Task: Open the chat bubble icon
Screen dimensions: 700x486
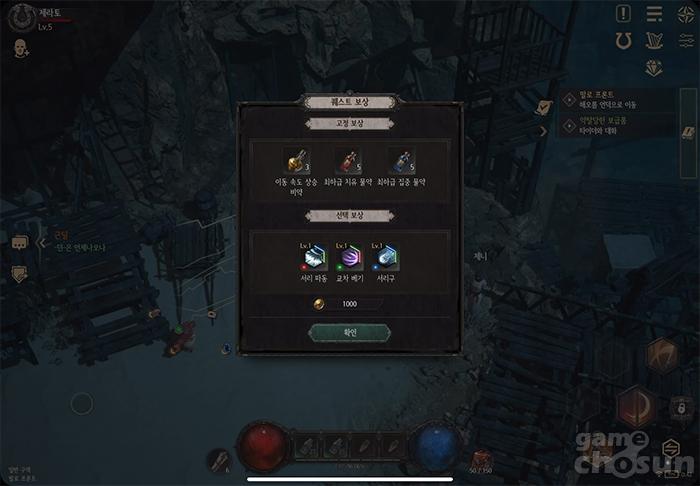Action: [x=19, y=242]
